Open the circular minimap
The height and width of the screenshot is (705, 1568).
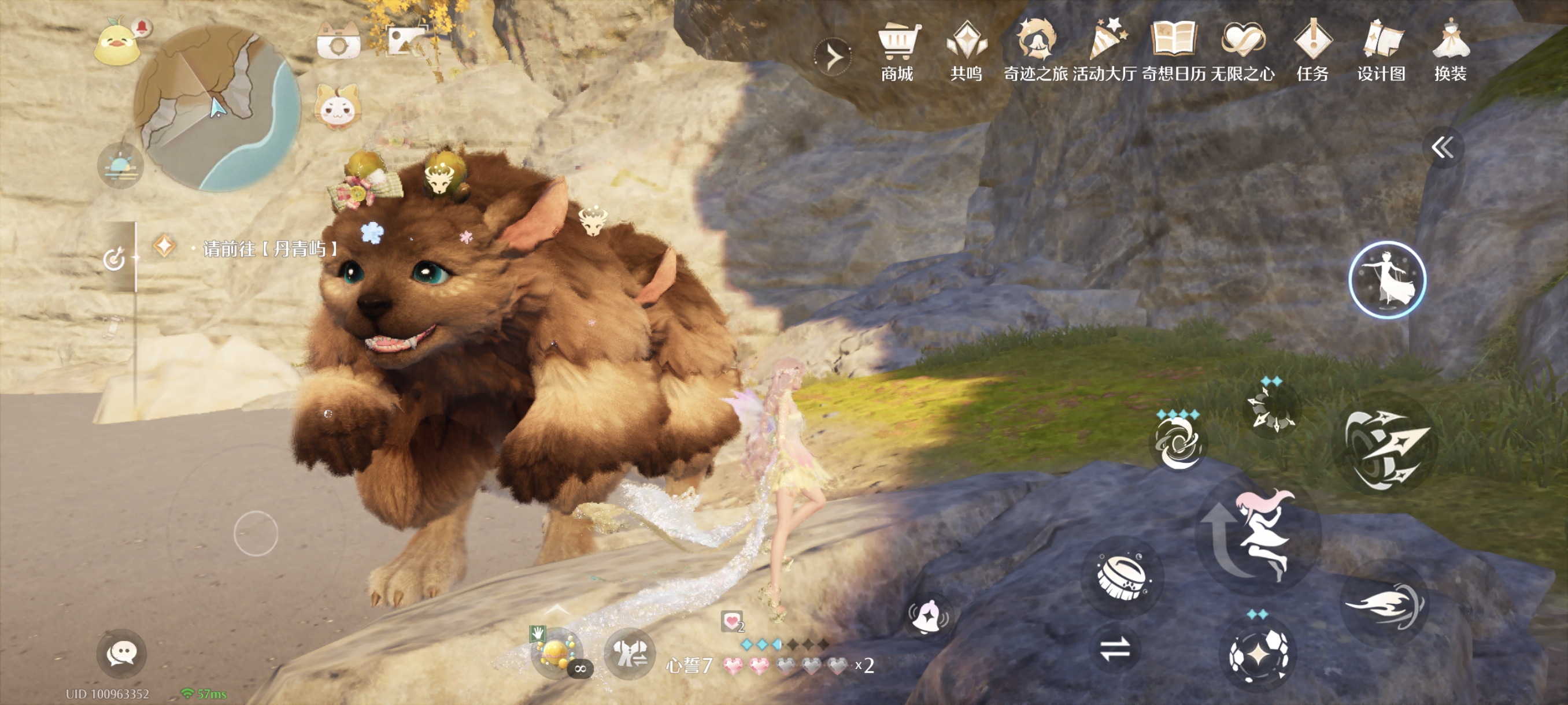pos(217,109)
